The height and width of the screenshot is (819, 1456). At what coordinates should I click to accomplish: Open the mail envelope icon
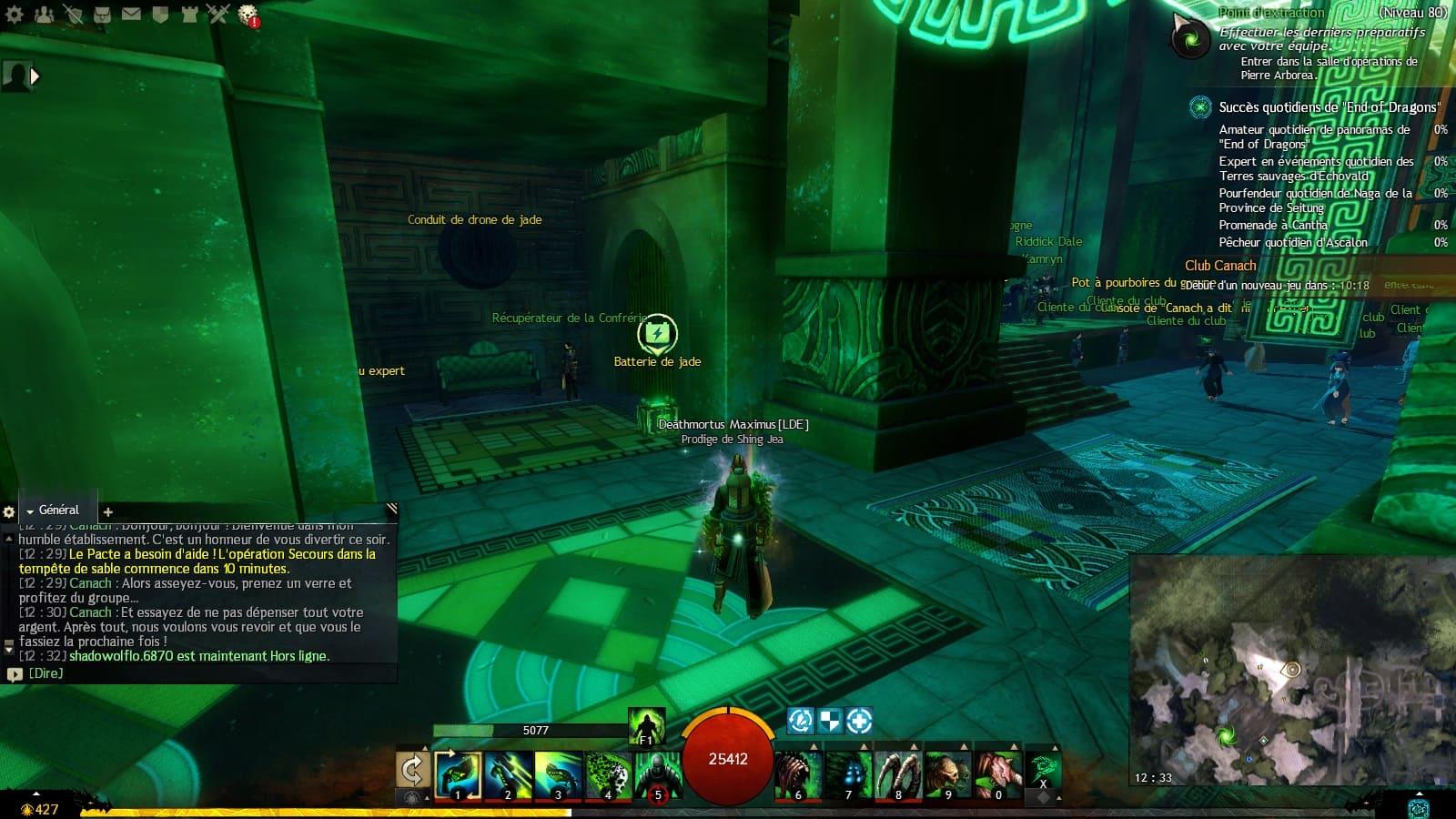coord(131,14)
